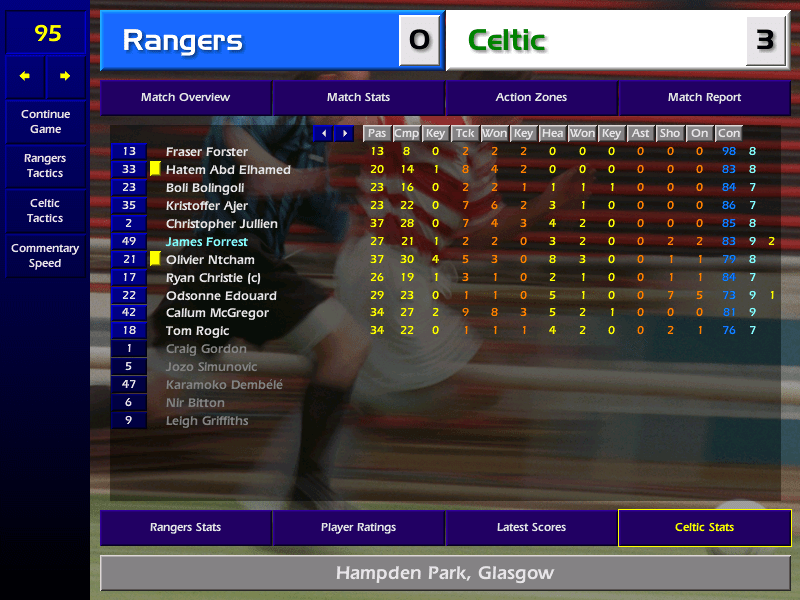Viewport: 800px width, 600px height.
Task: Change Commentary Speed
Action: pyautogui.click(x=45, y=256)
